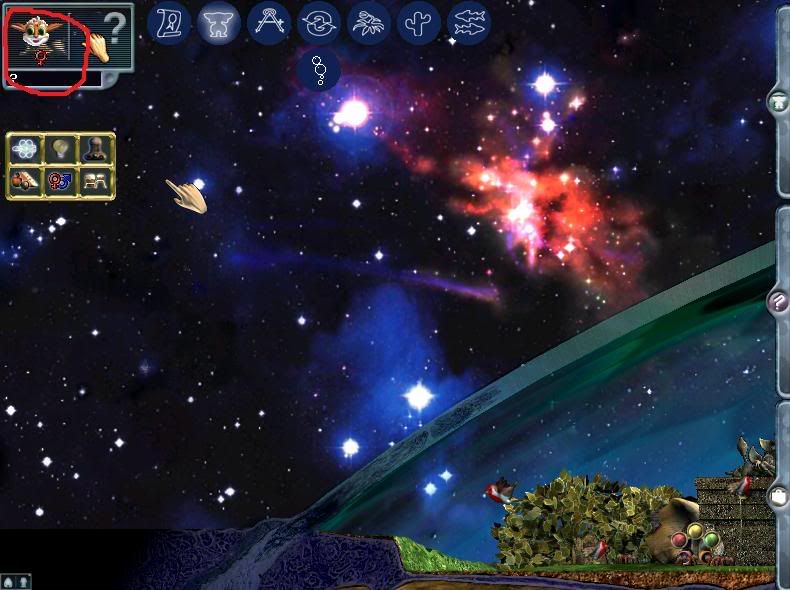Image resolution: width=790 pixels, height=590 pixels.
Task: Click the chained bubbles icon
Action: (x=319, y=70)
